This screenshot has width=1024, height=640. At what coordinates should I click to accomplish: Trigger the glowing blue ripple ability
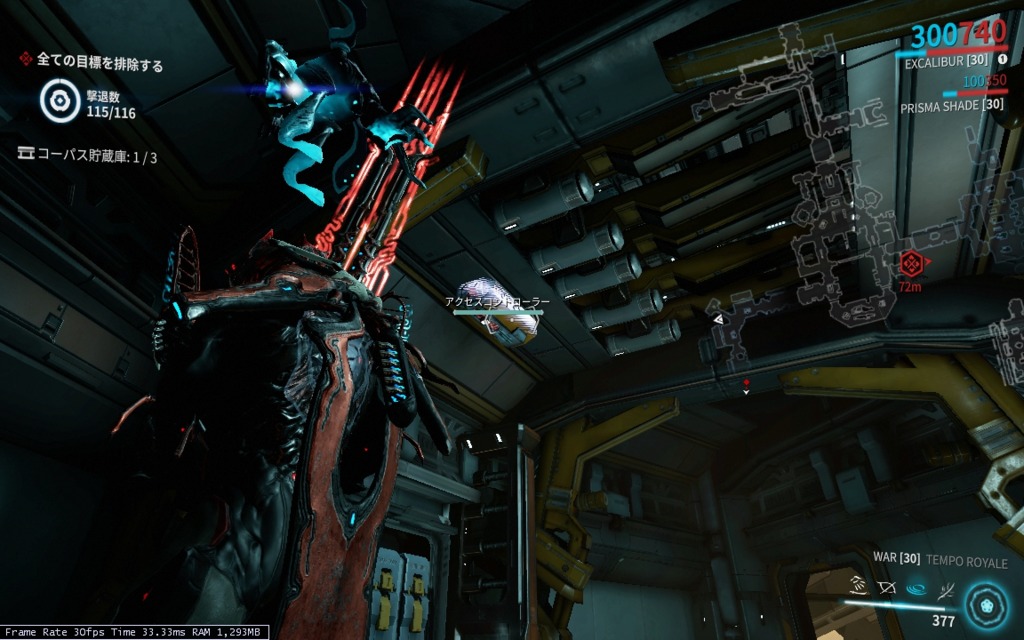(915, 588)
